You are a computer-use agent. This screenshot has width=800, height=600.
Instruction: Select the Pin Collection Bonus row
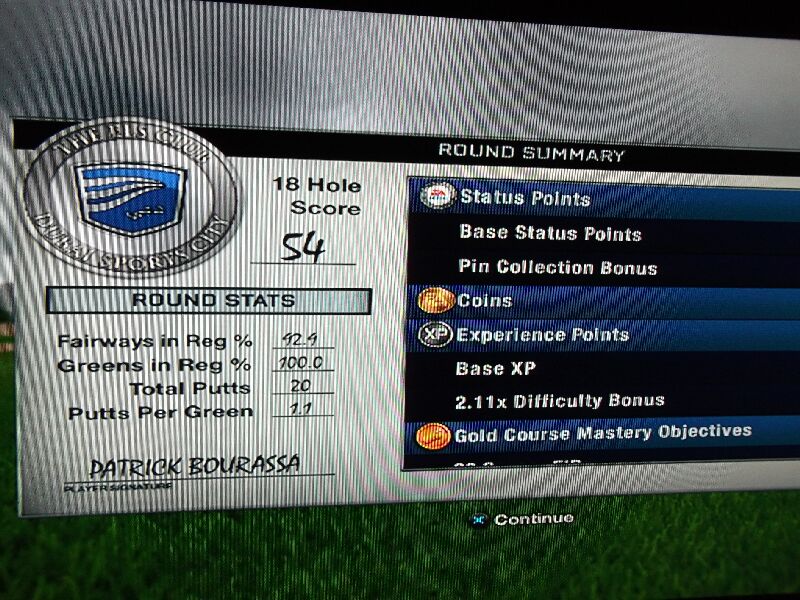coord(557,267)
